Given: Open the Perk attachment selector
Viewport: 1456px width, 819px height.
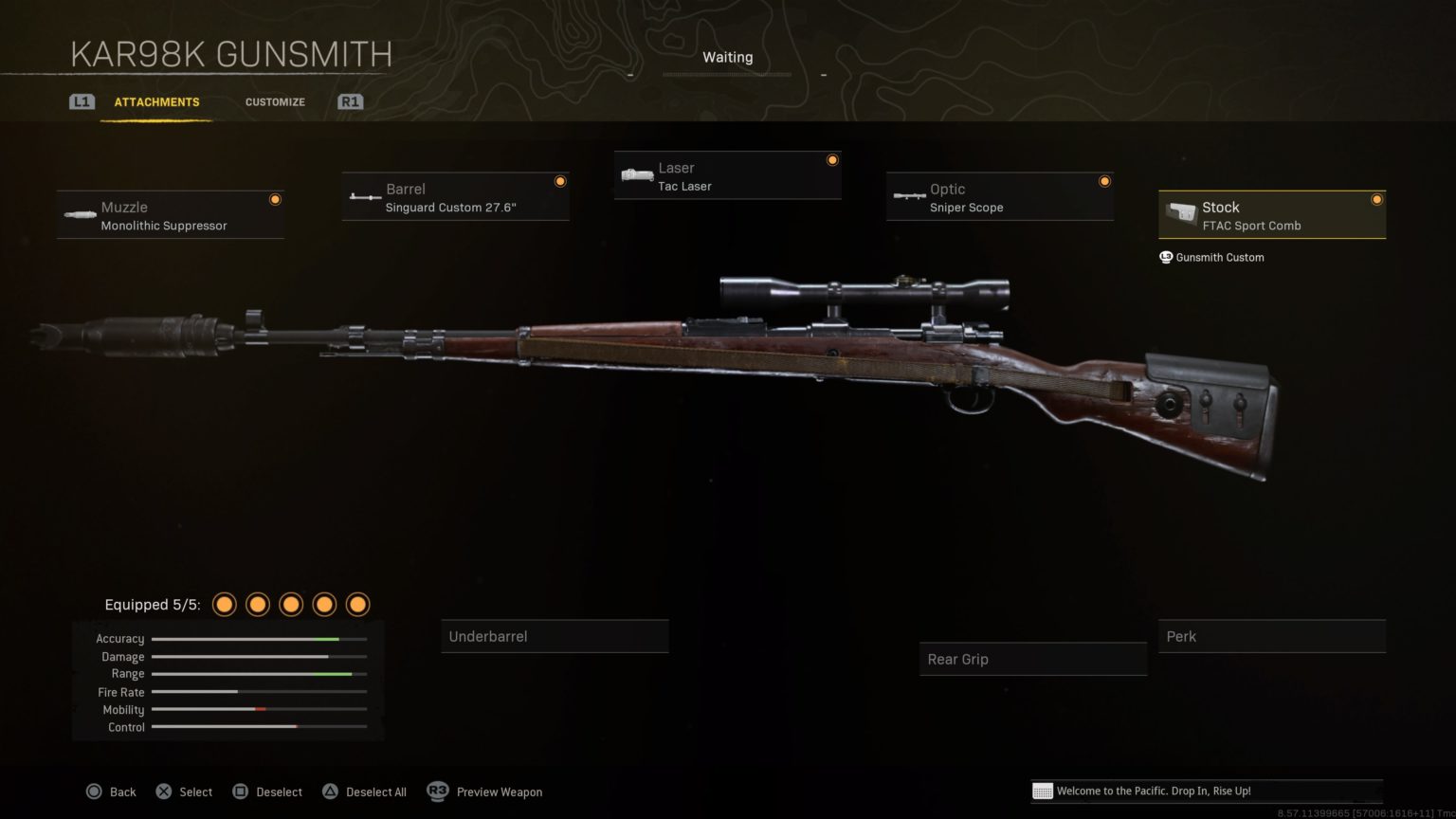Looking at the screenshot, I should (1271, 636).
